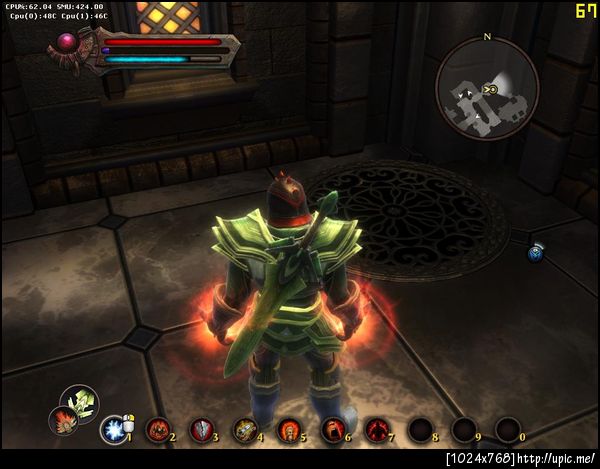The image size is (600, 469).
Task: Select the shield skill in slot 3
Action: click(201, 430)
